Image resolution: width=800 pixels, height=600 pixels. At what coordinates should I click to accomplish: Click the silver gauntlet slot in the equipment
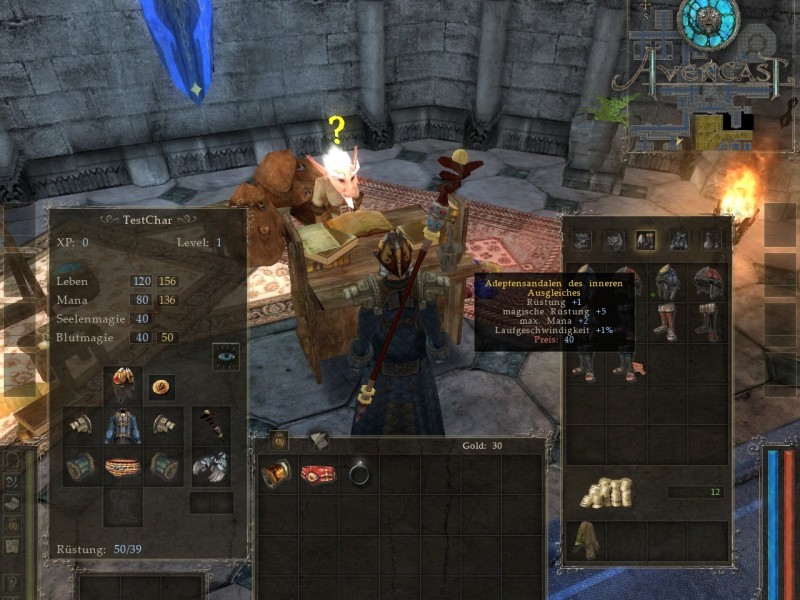pos(211,467)
